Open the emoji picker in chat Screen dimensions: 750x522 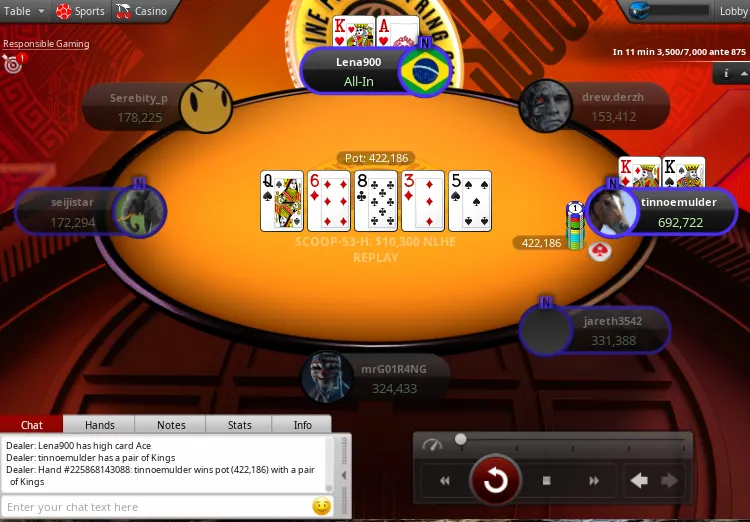(x=321, y=506)
